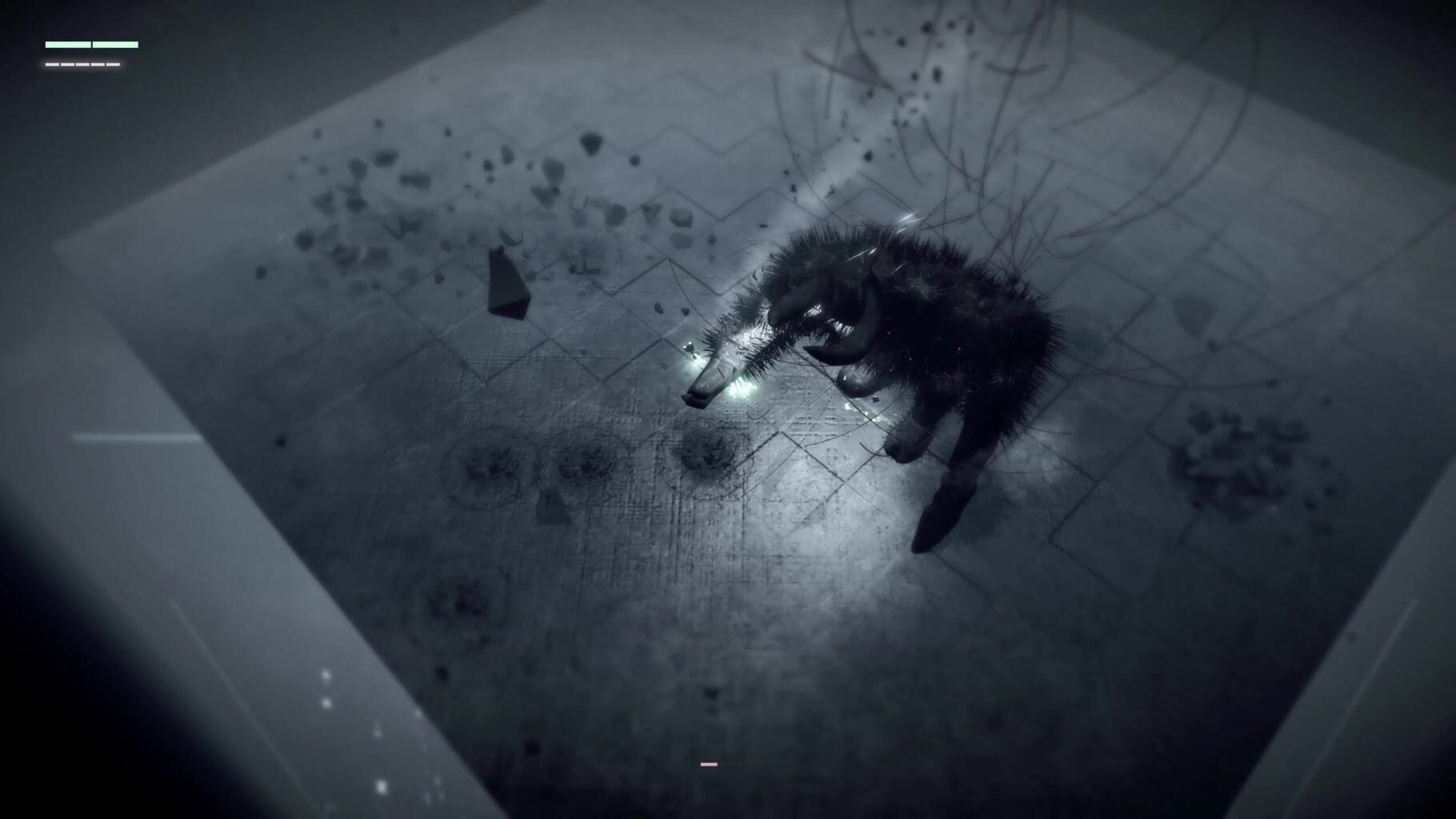Click the last white dash in the stamina row

[113, 66]
